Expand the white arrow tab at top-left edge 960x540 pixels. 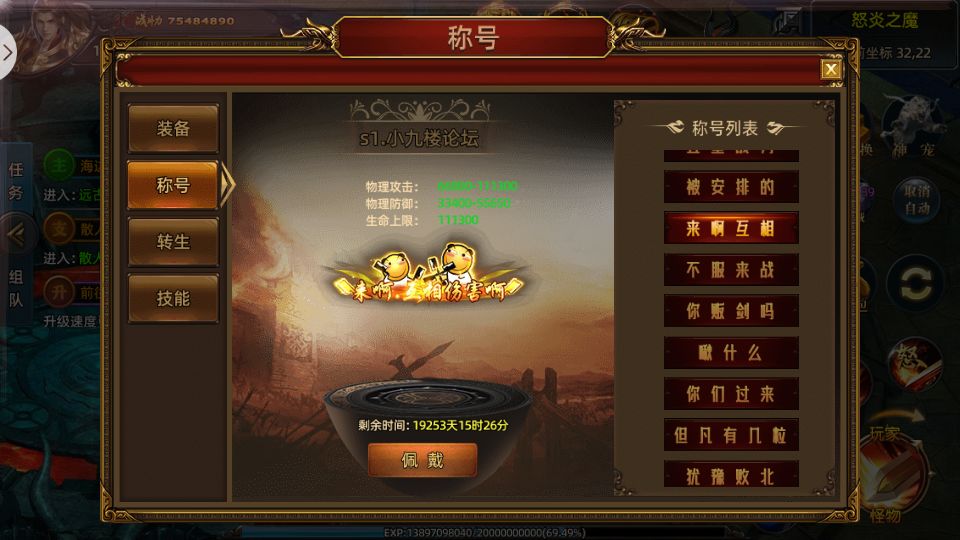(x=7, y=50)
